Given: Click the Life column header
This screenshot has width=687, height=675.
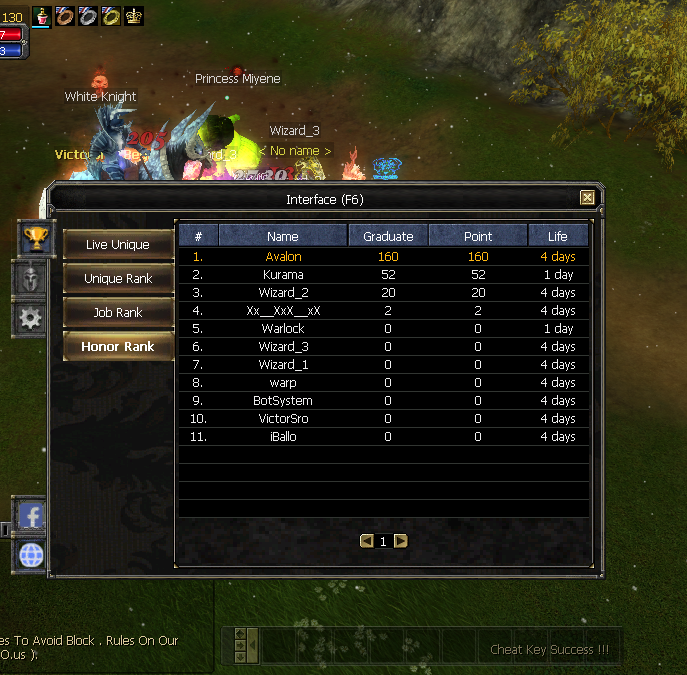Looking at the screenshot, I should tap(557, 236).
